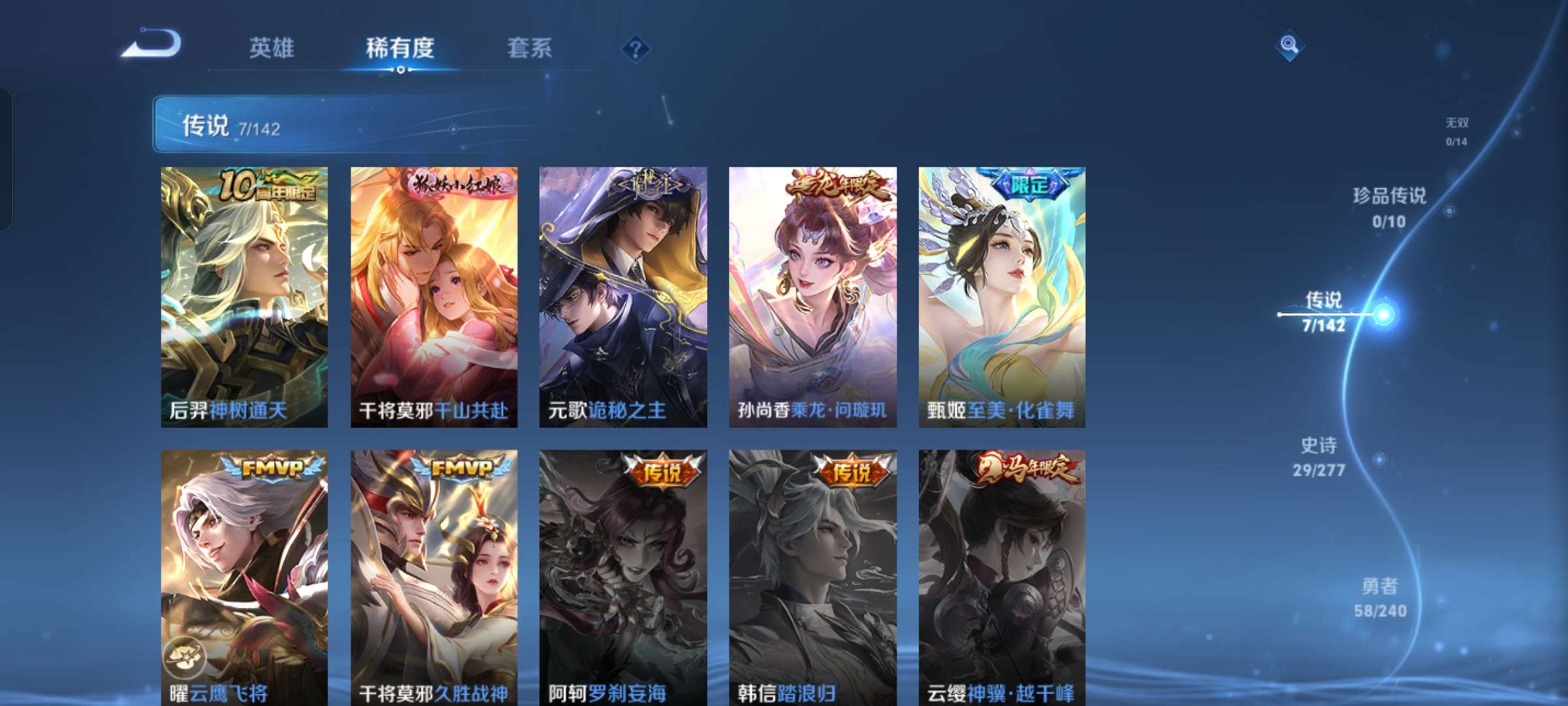Switch to the 英雄 tab
This screenshot has width=1568, height=706.
pyautogui.click(x=272, y=48)
